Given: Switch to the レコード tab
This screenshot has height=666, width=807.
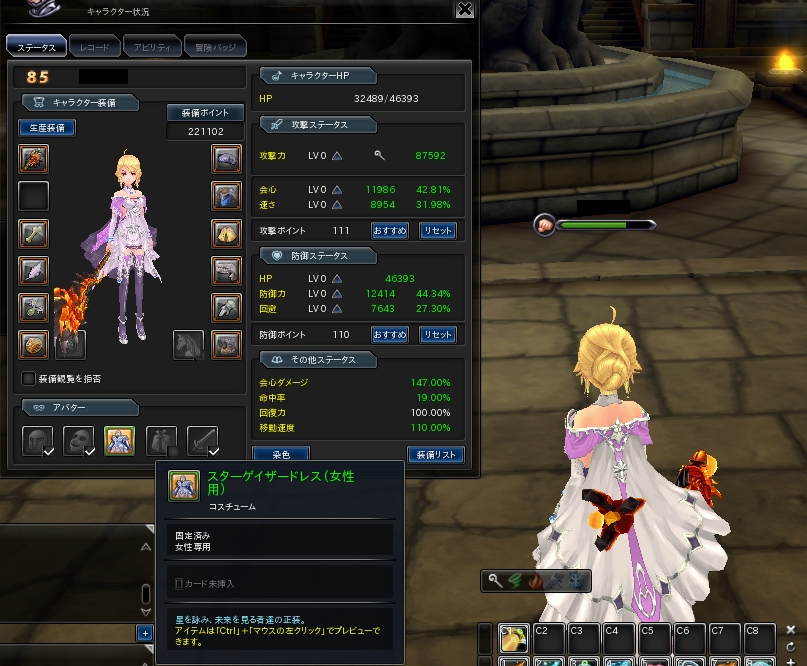Looking at the screenshot, I should [95, 47].
